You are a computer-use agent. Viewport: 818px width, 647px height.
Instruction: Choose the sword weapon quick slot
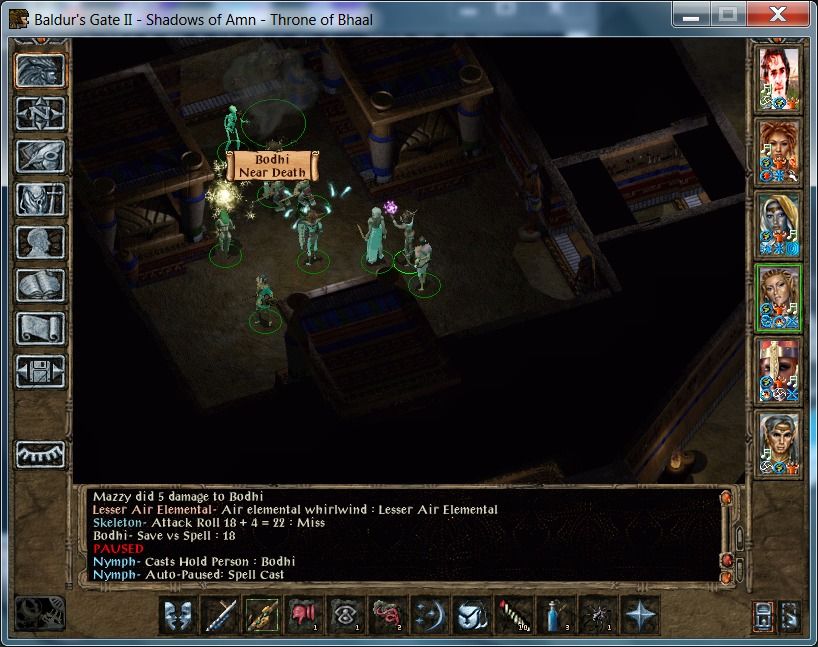(222, 616)
